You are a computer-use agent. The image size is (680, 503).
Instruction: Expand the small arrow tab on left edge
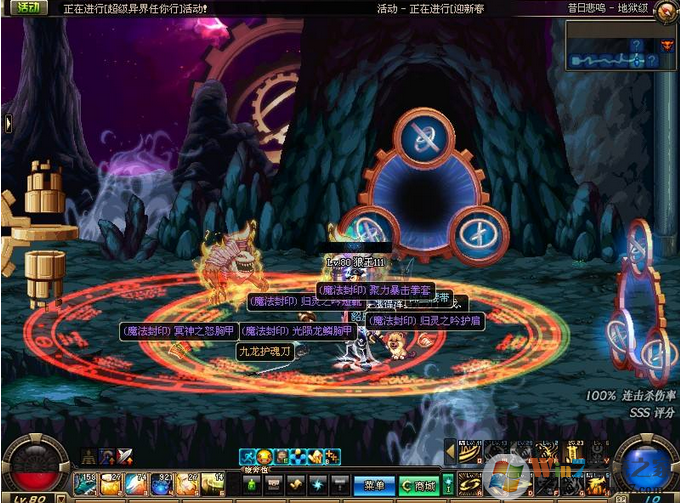pyautogui.click(x=7, y=124)
